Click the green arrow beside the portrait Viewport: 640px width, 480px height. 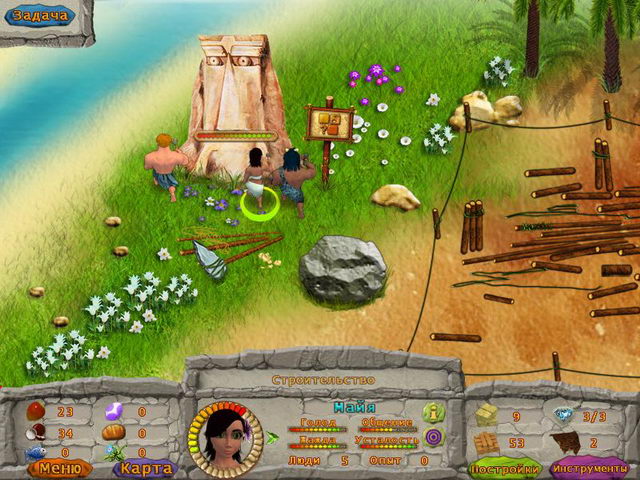point(273,437)
